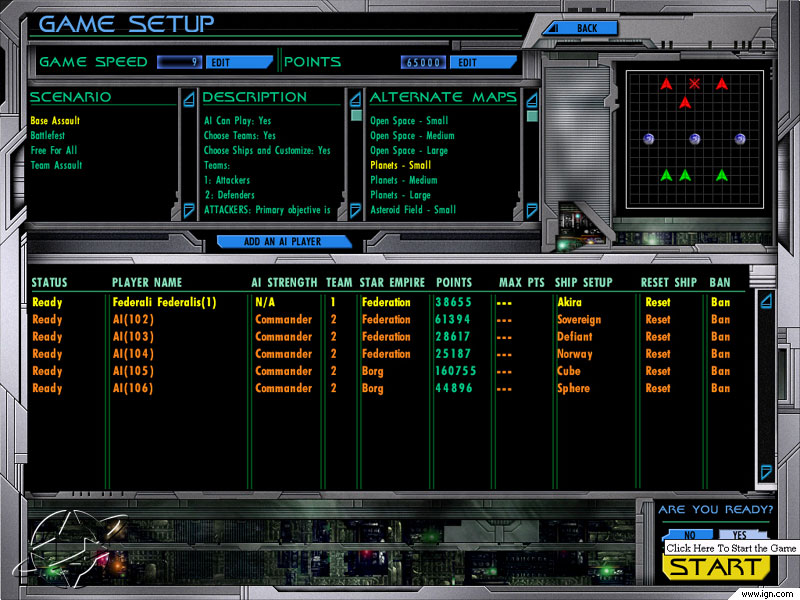This screenshot has height=600, width=800.
Task: Pick the Team Assault scenario
Action: pyautogui.click(x=56, y=166)
